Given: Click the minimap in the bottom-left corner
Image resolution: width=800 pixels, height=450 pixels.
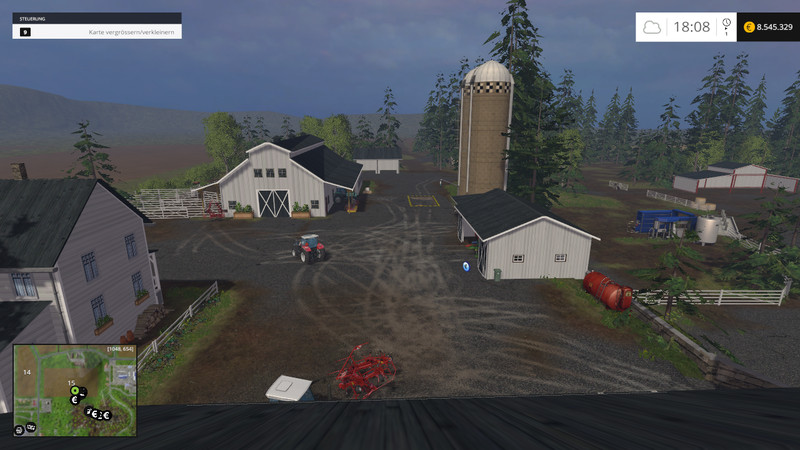Looking at the screenshot, I should pyautogui.click(x=76, y=391).
